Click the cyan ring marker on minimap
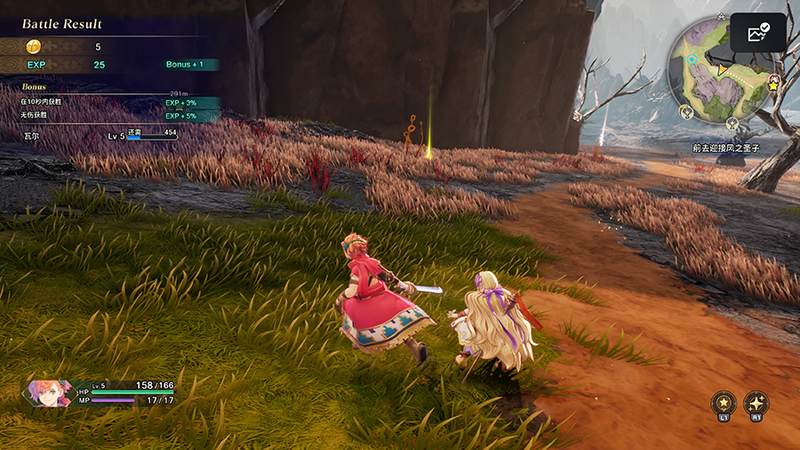The width and height of the screenshot is (800, 450). [692, 59]
